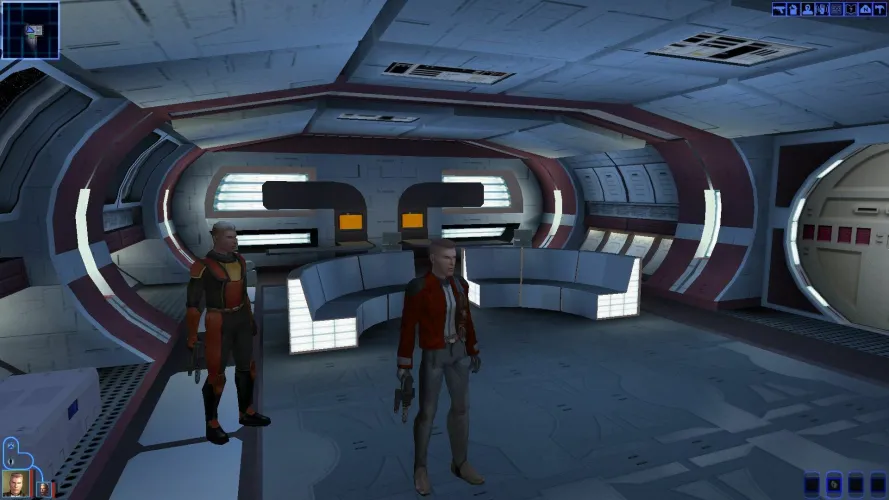Switch to the small companion portrait
Image resolution: width=889 pixels, height=500 pixels.
pyautogui.click(x=45, y=488)
